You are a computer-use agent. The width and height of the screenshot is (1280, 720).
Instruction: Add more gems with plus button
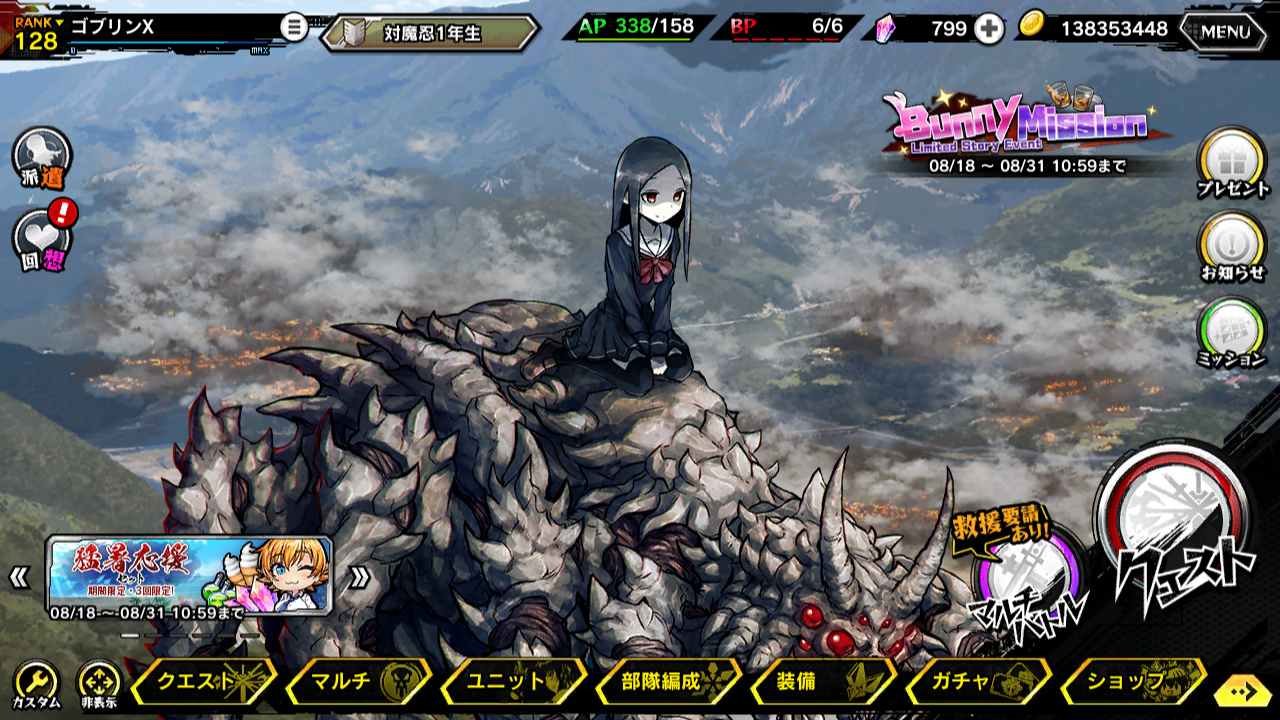989,29
